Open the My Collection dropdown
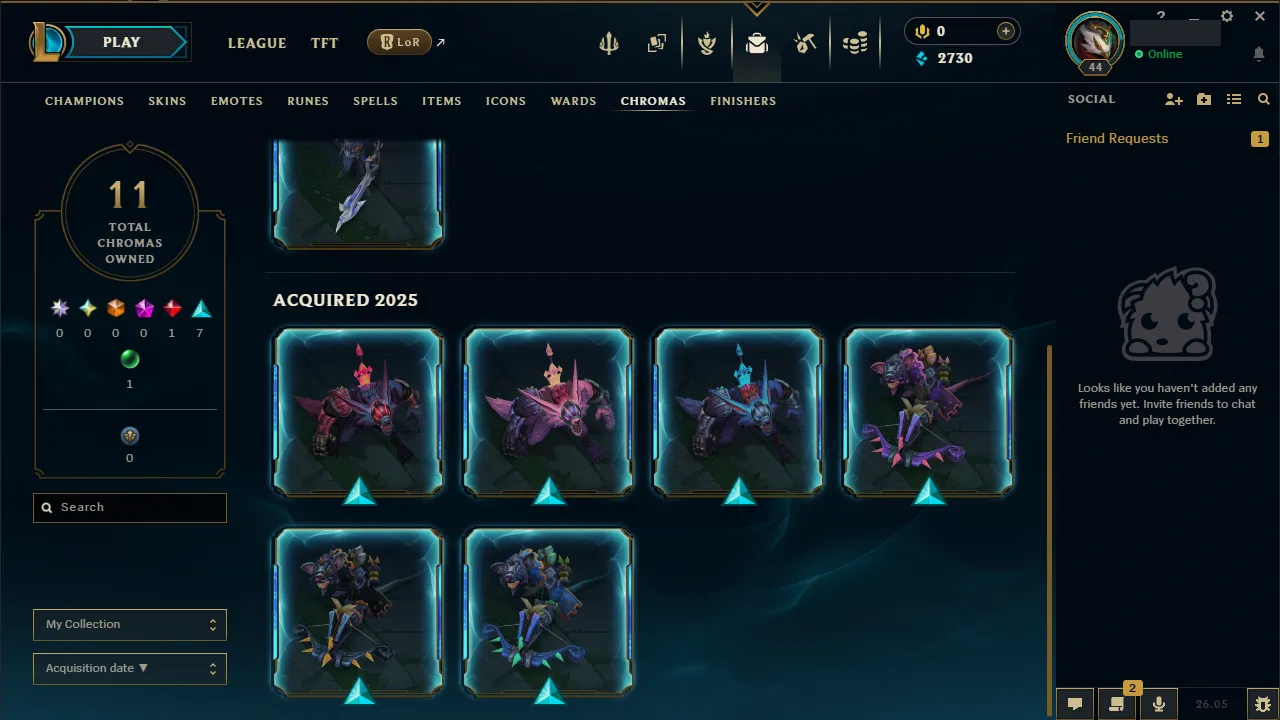This screenshot has height=720, width=1280. tap(129, 624)
